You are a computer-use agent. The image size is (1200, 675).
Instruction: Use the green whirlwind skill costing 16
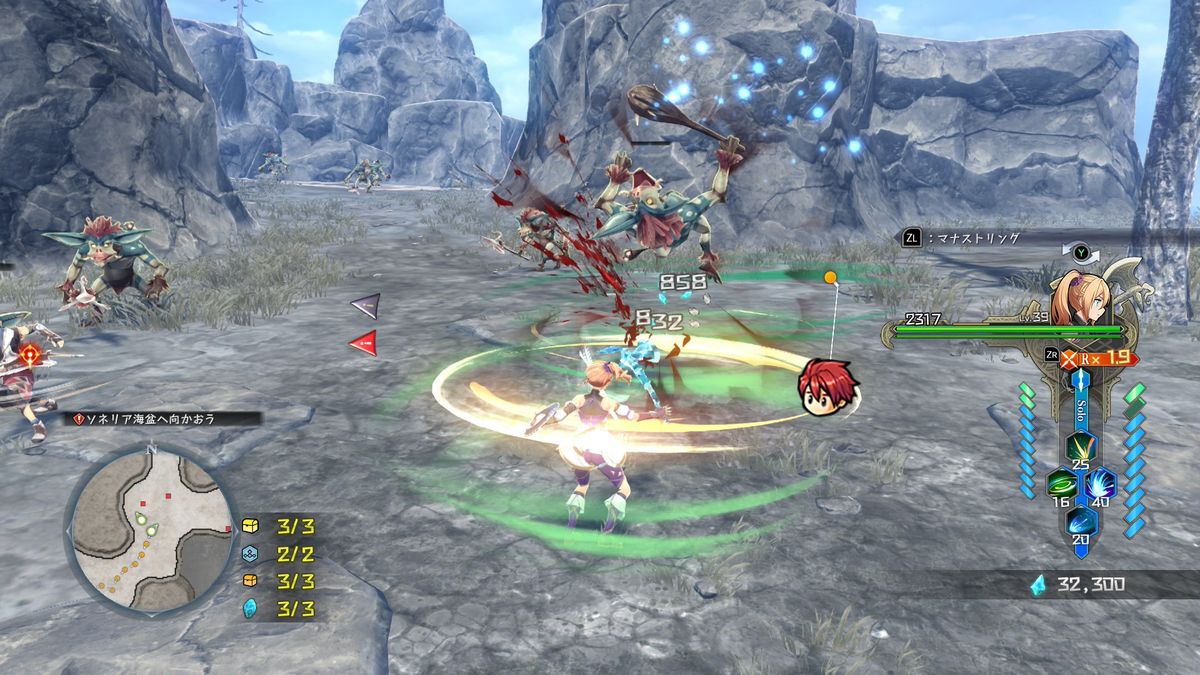[1060, 485]
